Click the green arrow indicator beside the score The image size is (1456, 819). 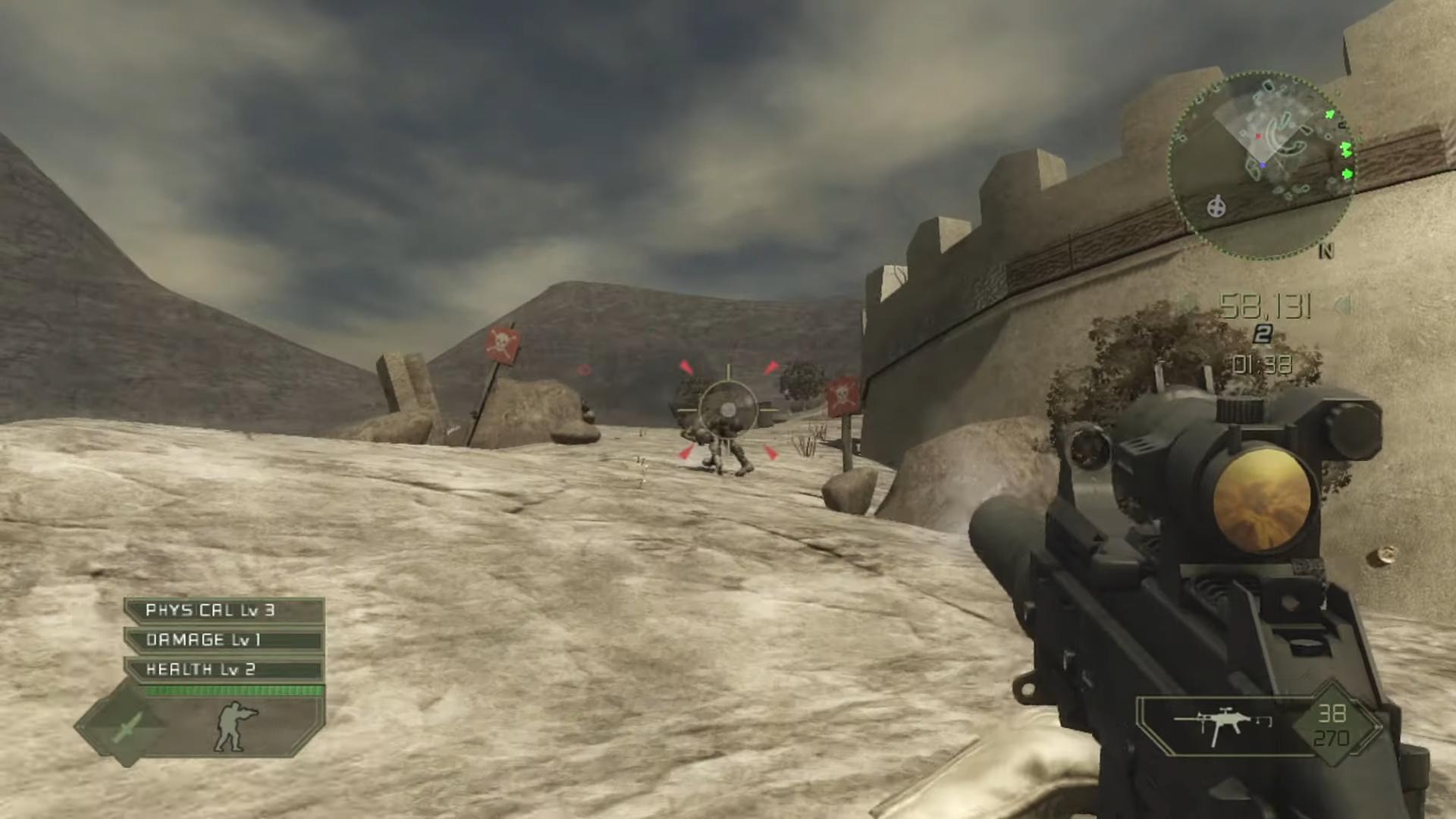(x=1342, y=305)
